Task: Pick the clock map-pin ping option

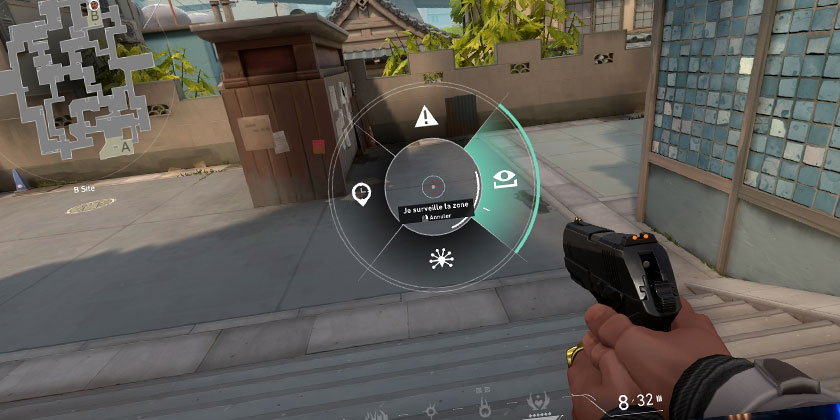Action: click(x=361, y=192)
